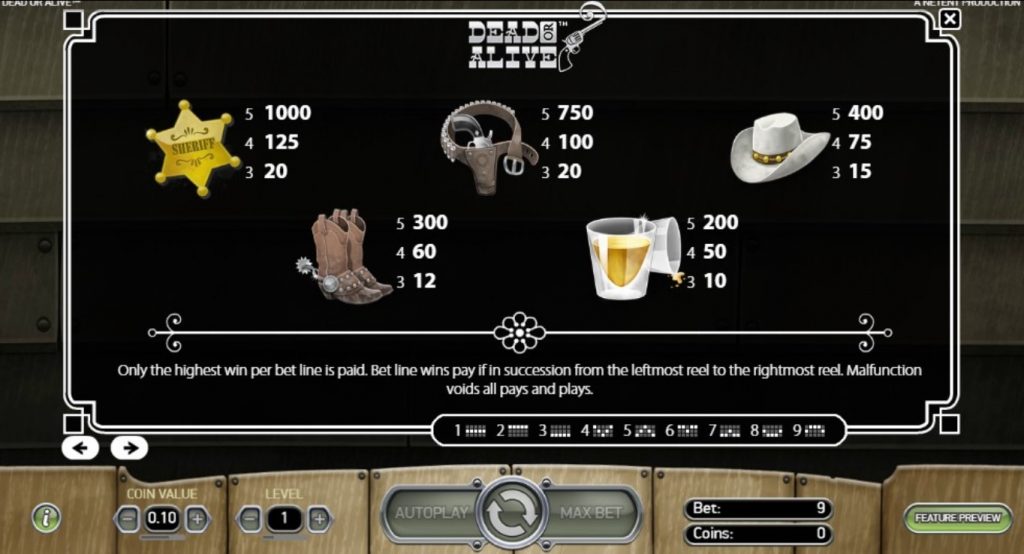Show bet line 9 pattern

810,431
